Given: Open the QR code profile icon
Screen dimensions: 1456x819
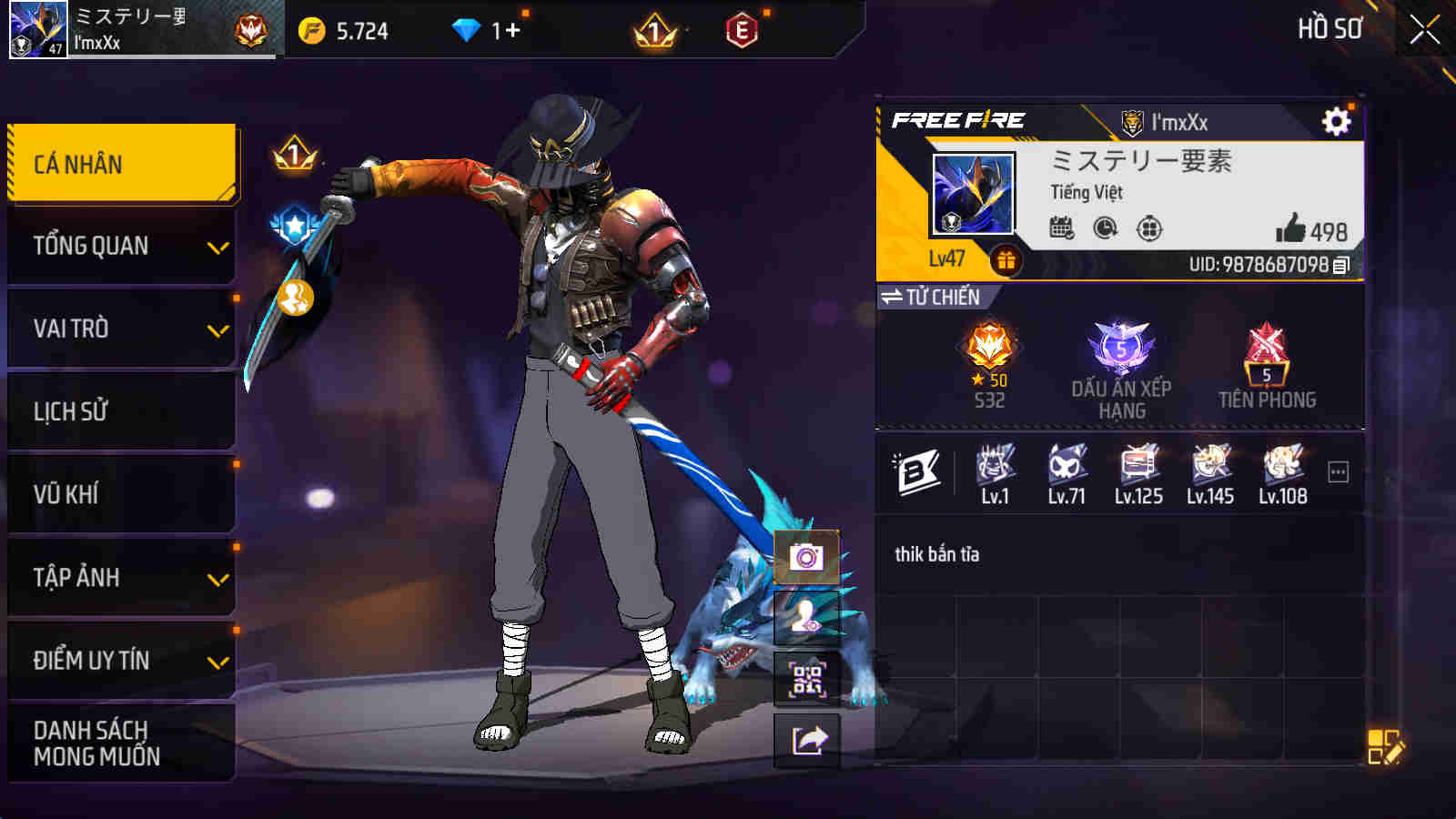Looking at the screenshot, I should [x=806, y=678].
